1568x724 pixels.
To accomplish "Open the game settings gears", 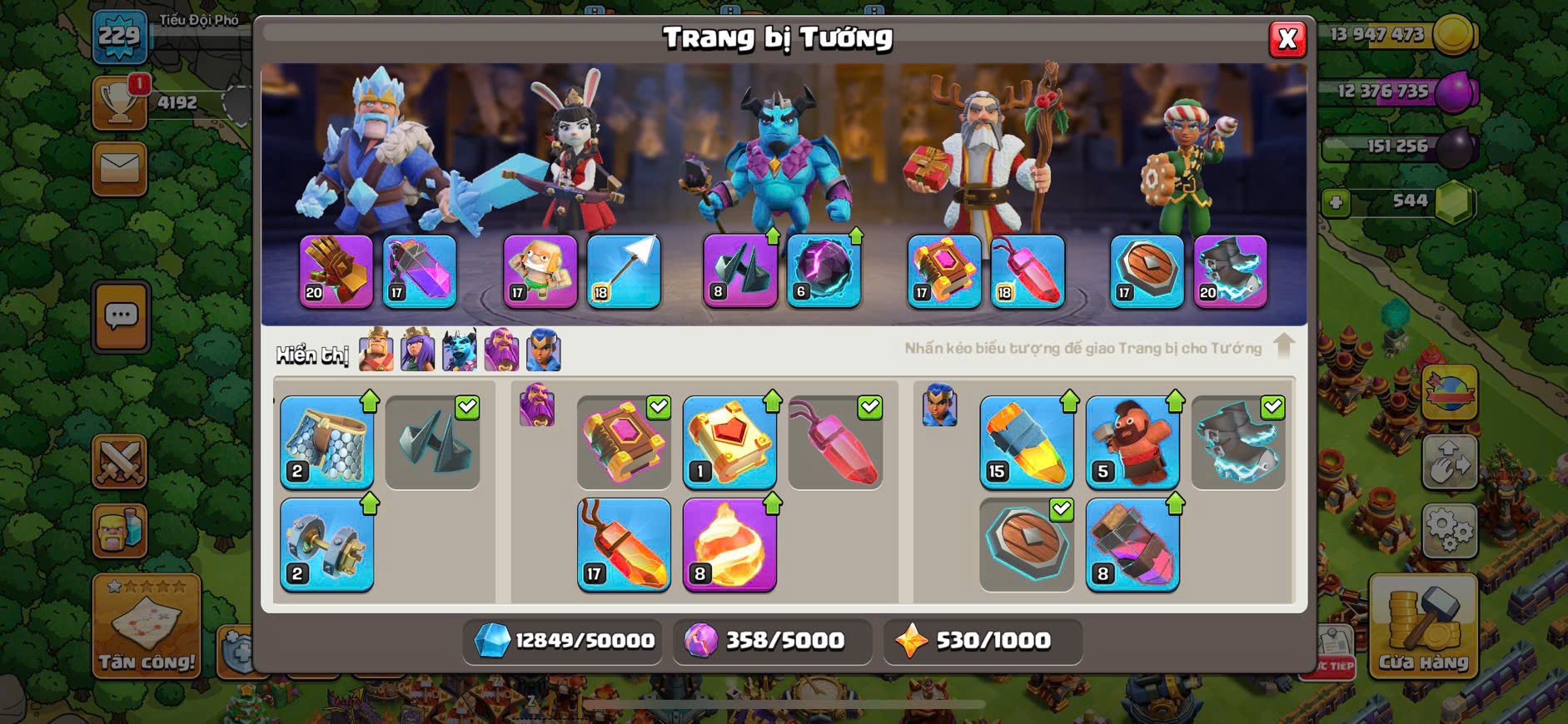I will (x=1450, y=530).
